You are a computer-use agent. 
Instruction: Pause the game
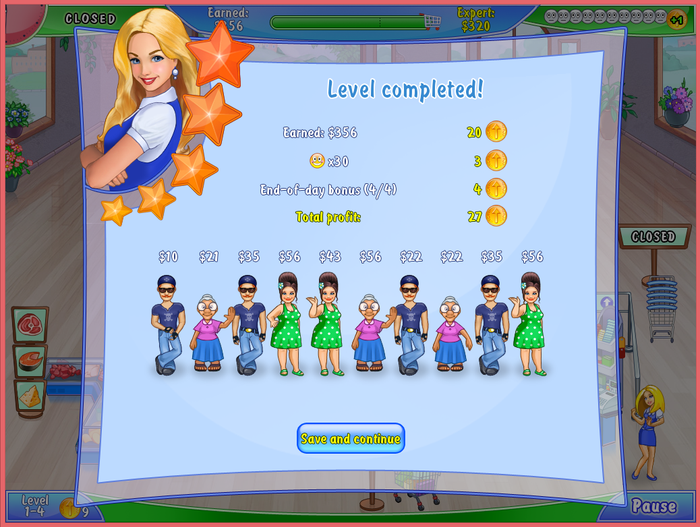(653, 507)
